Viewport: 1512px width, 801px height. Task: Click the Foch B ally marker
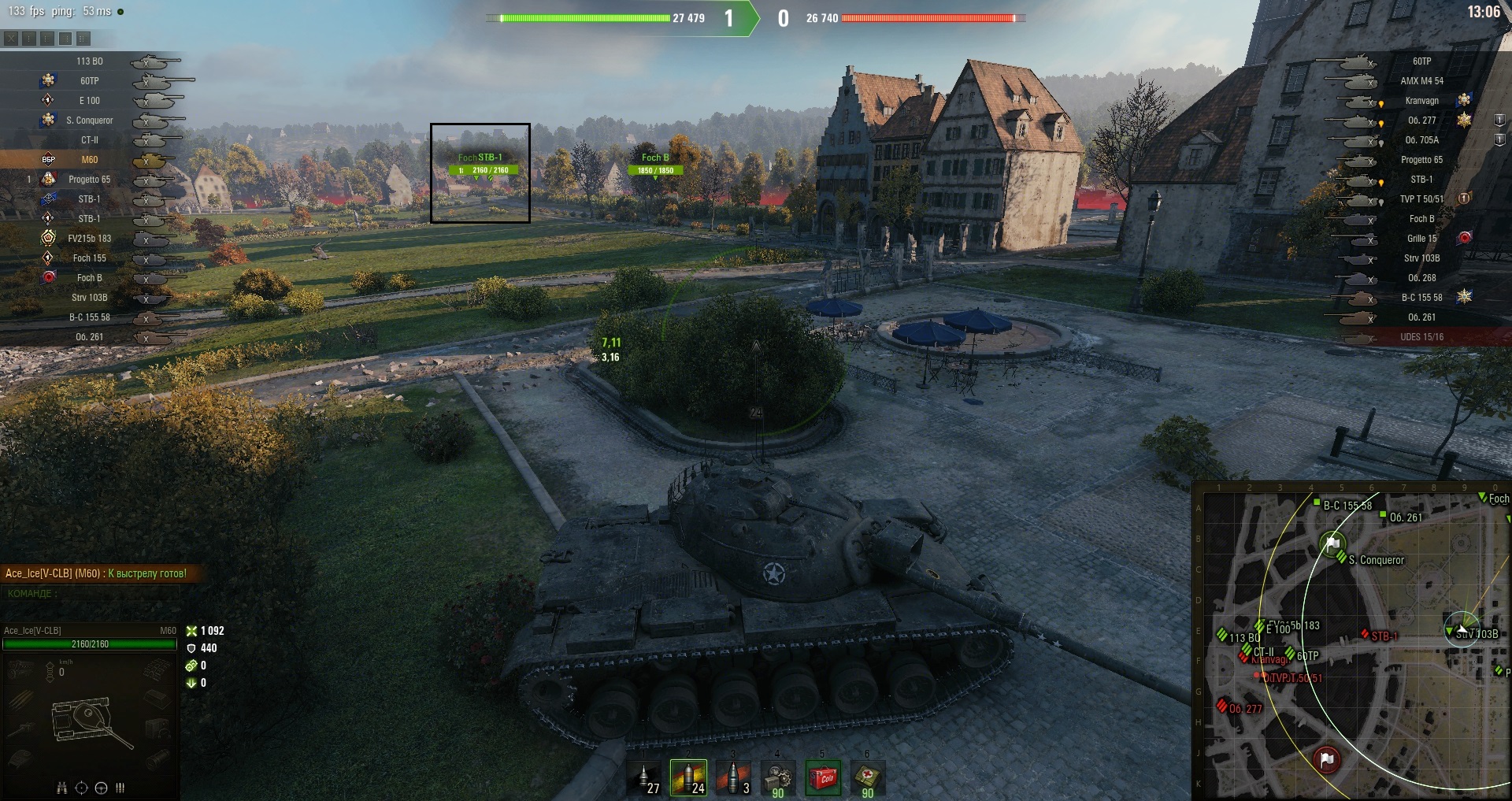click(x=655, y=164)
